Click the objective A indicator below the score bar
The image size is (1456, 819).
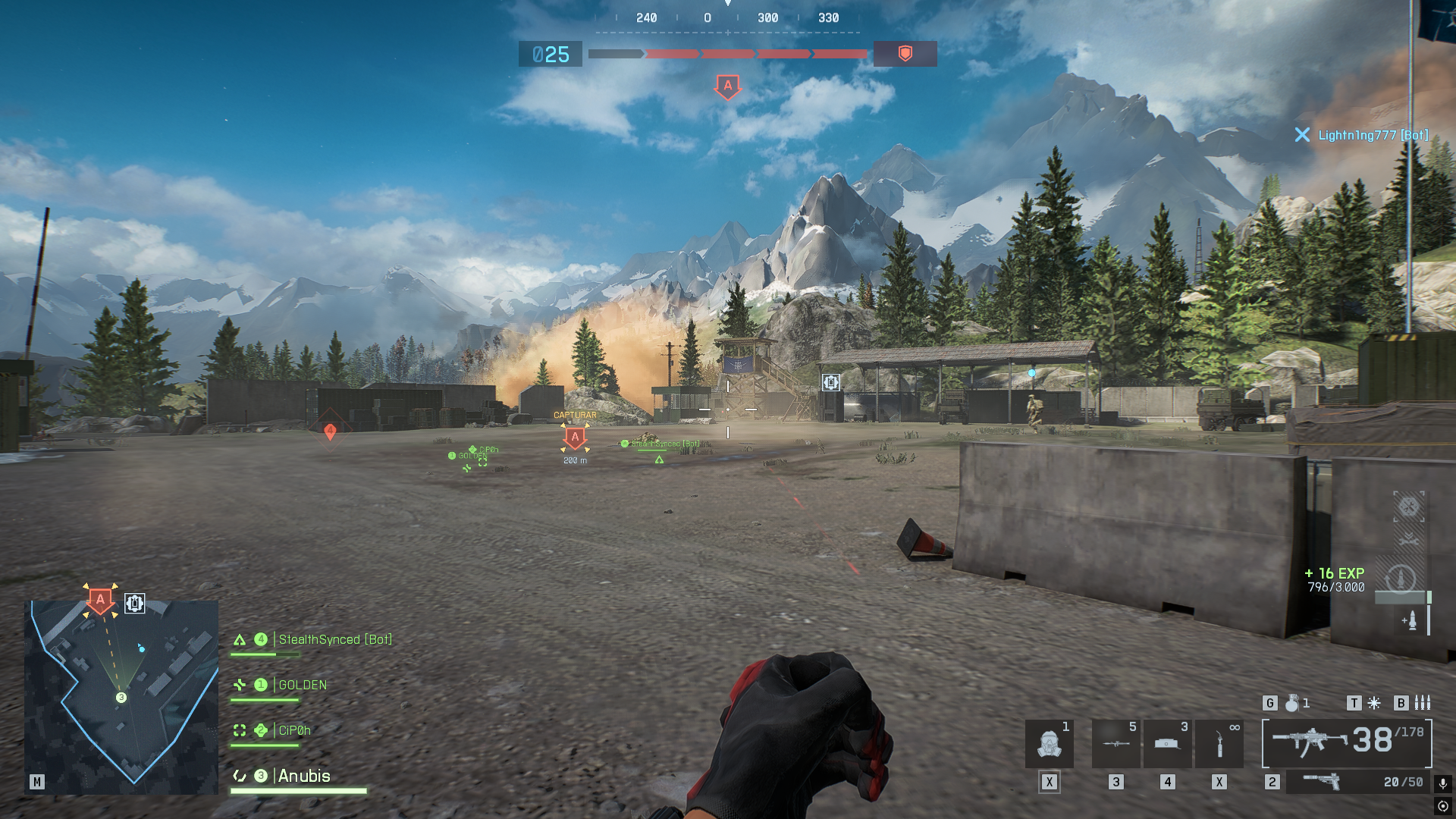[728, 86]
